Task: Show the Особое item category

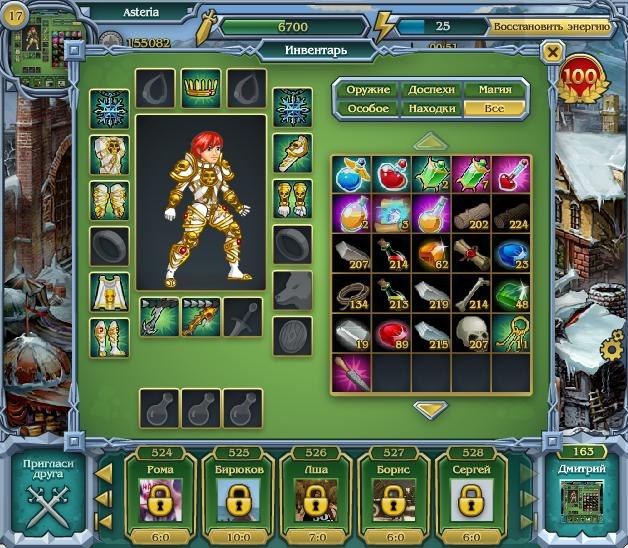Action: (x=368, y=108)
